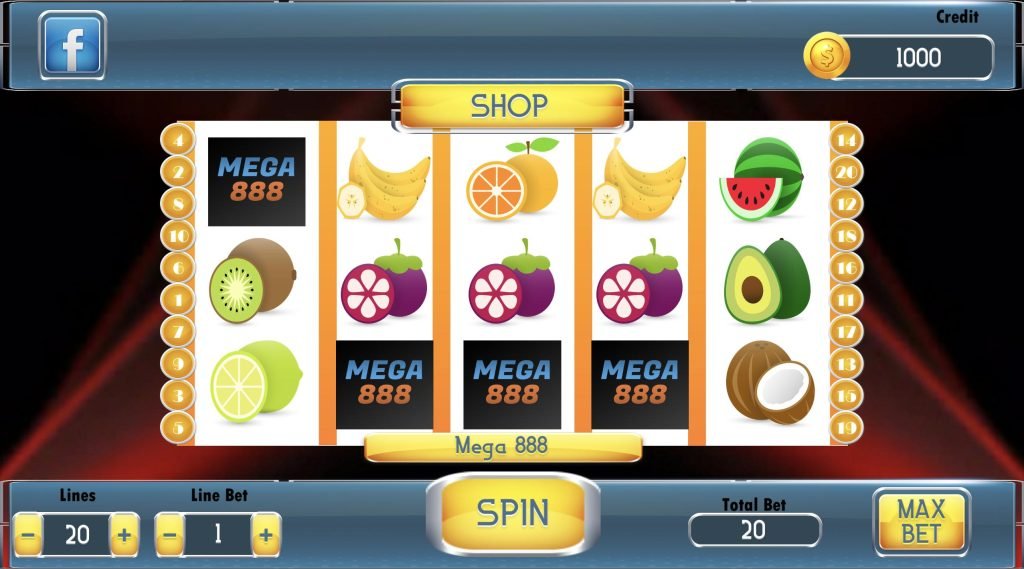Increase the number of Lines
Image resolution: width=1024 pixels, height=569 pixels.
click(x=124, y=535)
